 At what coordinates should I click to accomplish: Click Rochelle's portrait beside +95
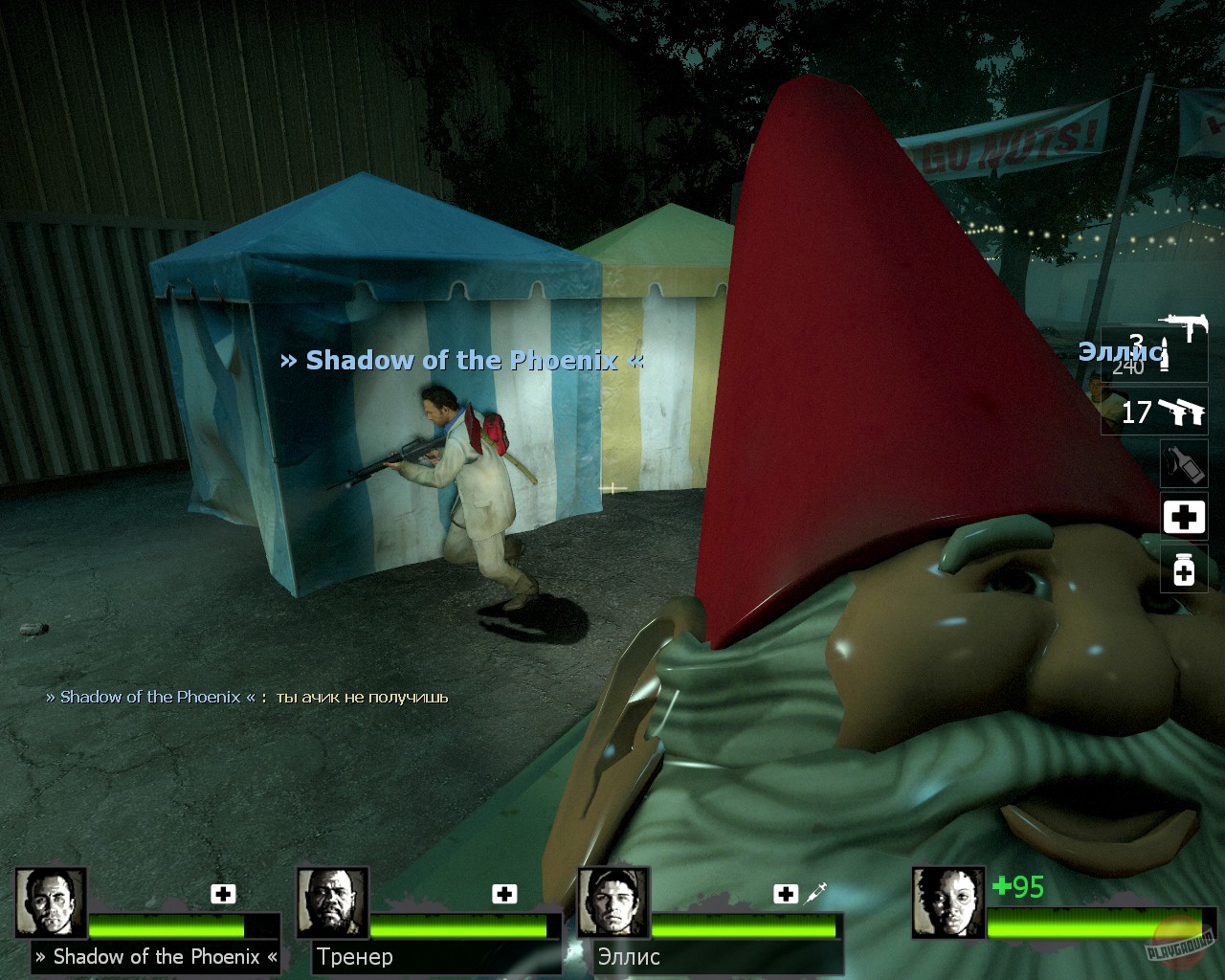pos(947,902)
